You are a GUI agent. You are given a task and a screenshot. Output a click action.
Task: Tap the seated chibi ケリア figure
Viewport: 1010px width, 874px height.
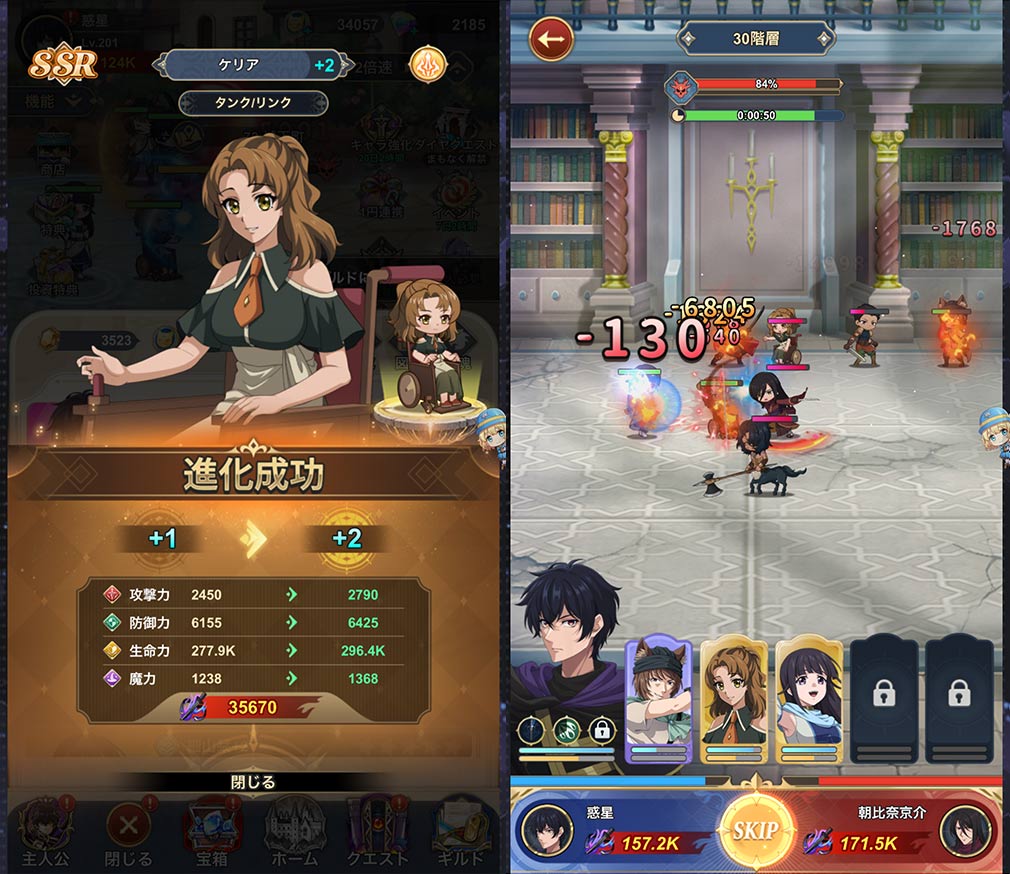click(x=430, y=345)
